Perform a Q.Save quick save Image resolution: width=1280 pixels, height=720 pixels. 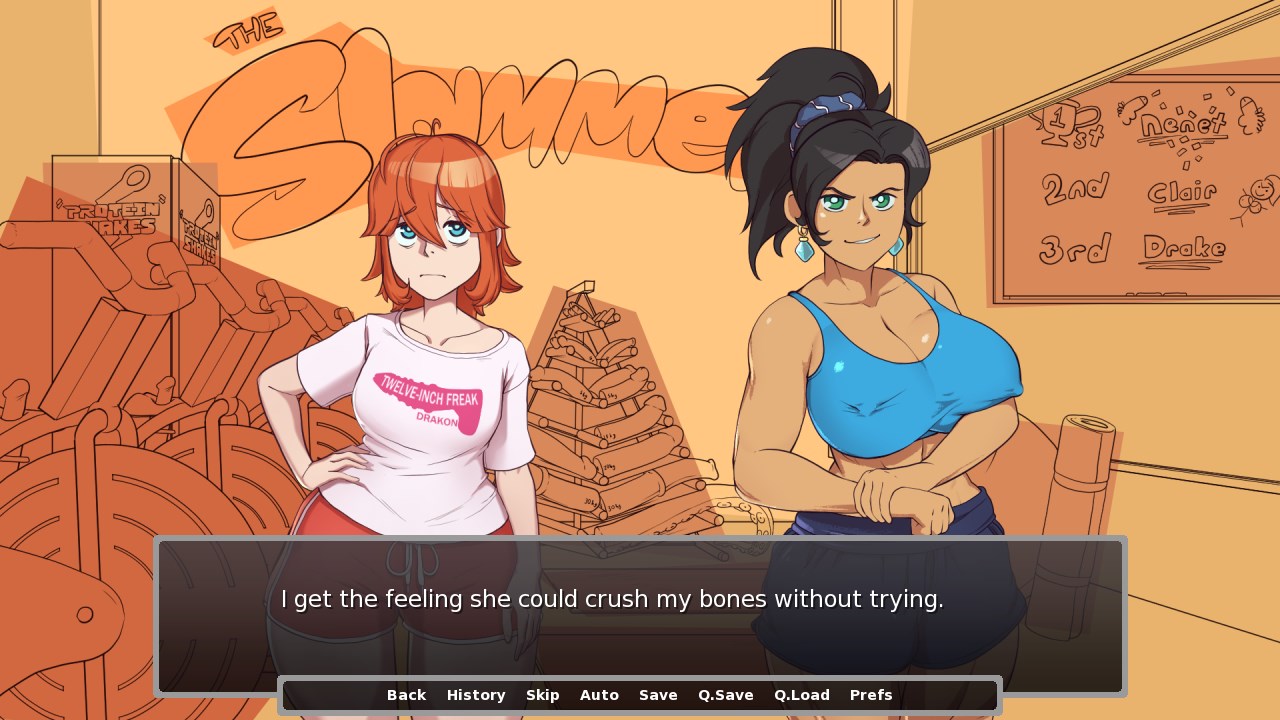pyautogui.click(x=725, y=694)
